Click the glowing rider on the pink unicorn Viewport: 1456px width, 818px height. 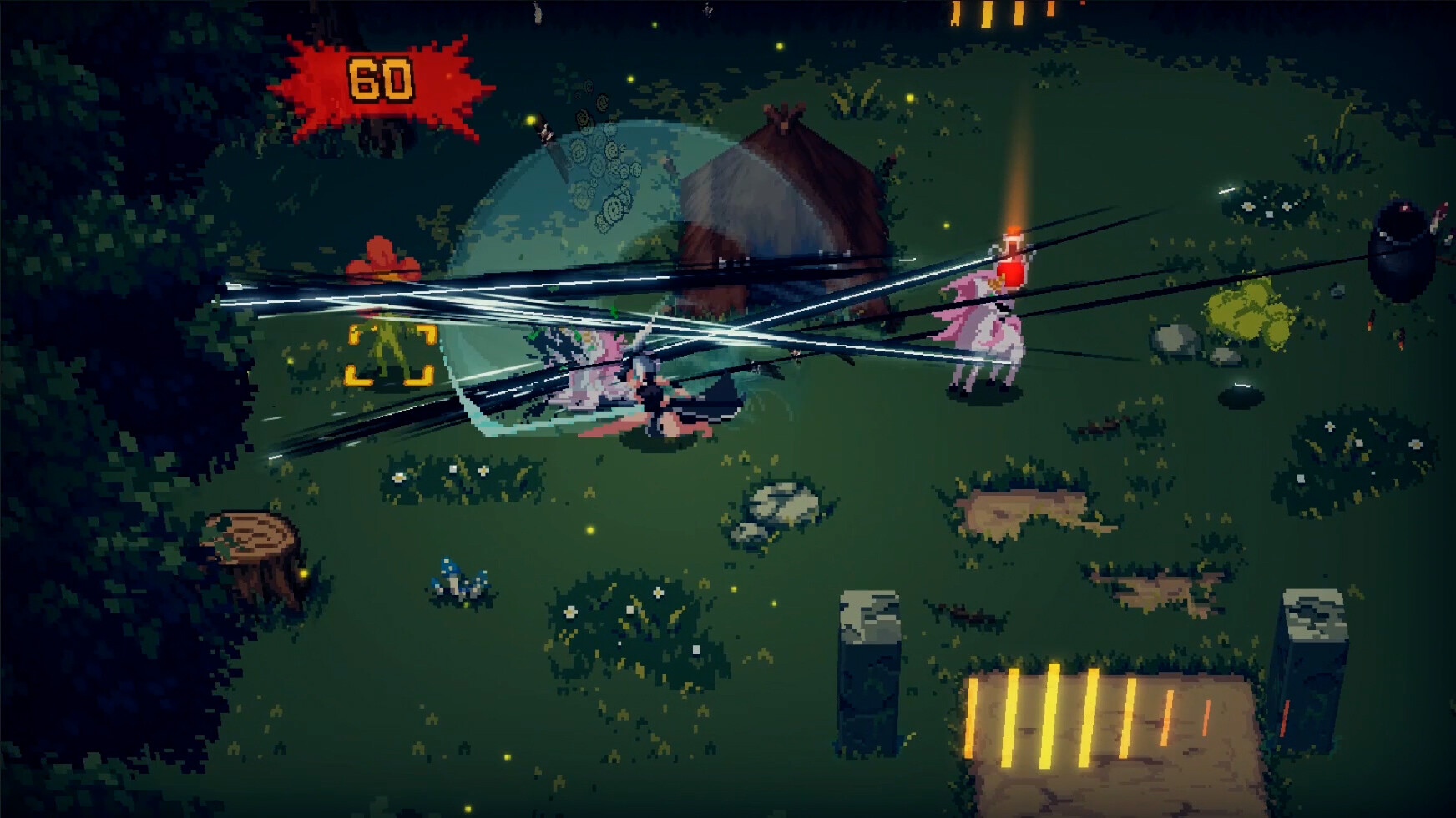[1010, 267]
